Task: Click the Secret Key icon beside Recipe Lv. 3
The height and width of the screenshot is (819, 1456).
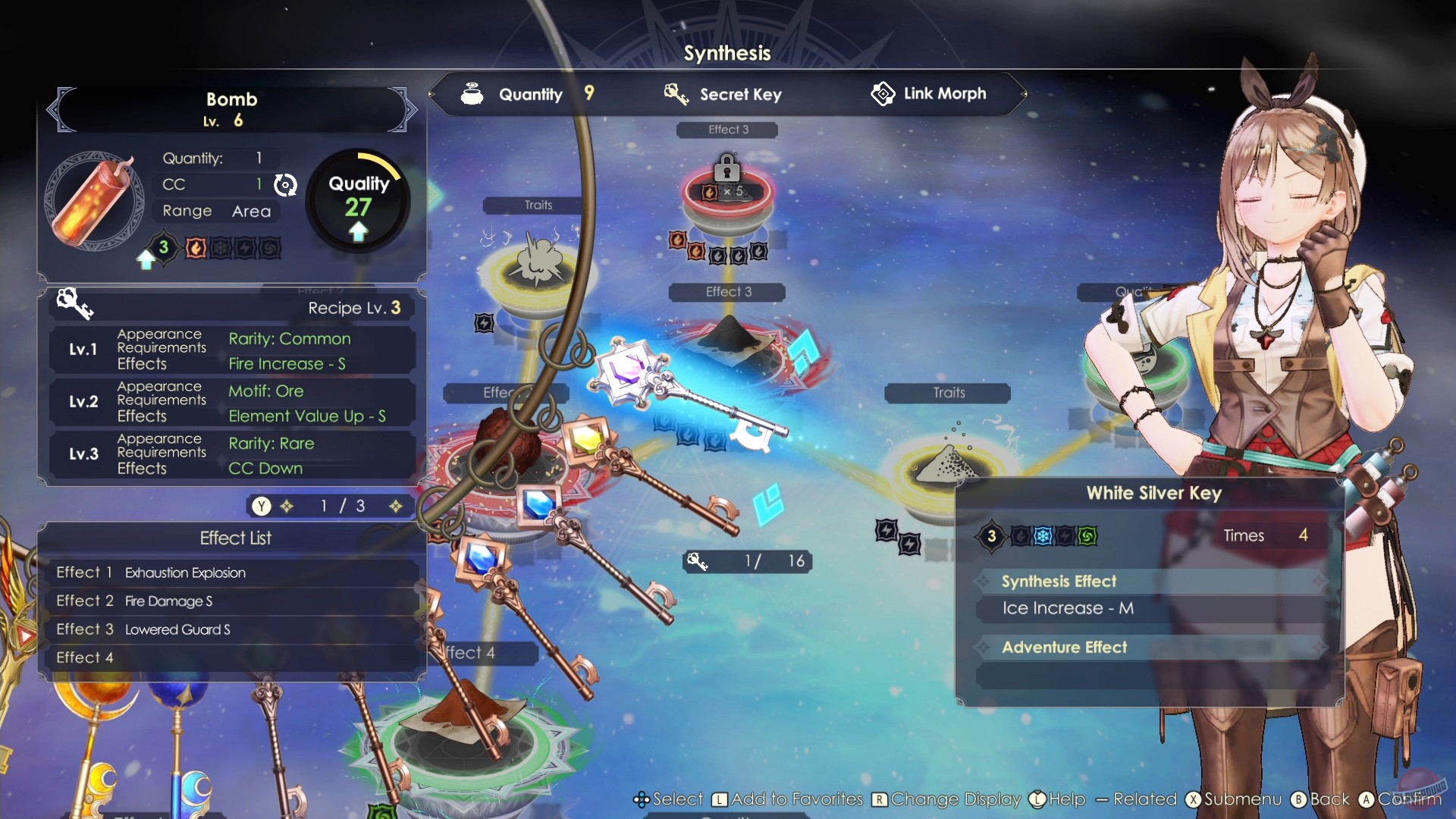Action: click(76, 303)
